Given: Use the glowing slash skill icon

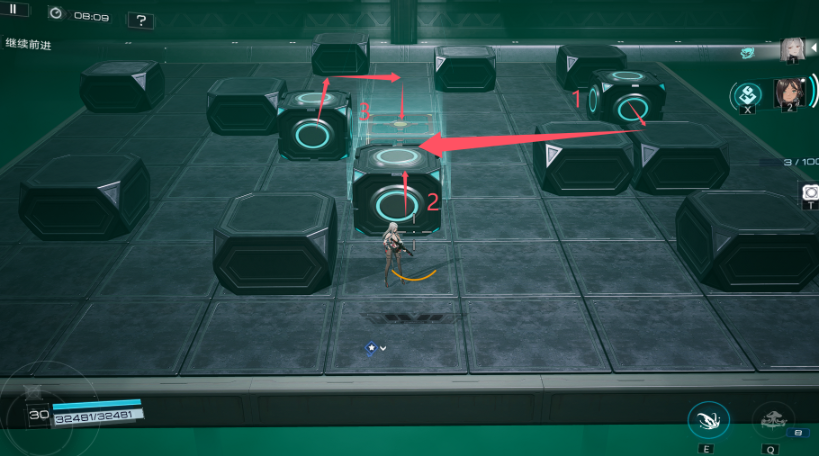Looking at the screenshot, I should click(707, 420).
